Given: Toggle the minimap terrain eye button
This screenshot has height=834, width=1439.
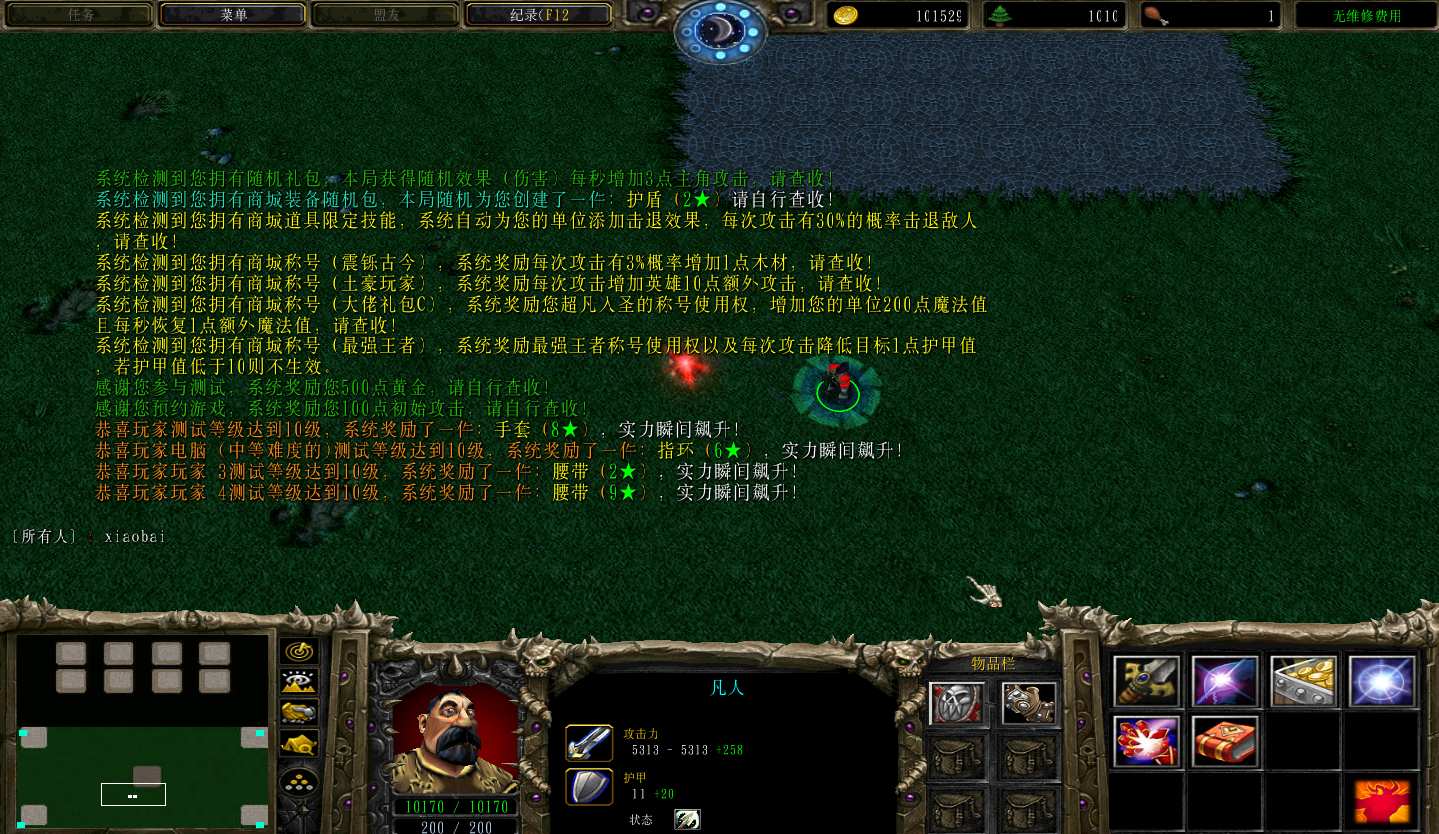Looking at the screenshot, I should click(x=299, y=682).
